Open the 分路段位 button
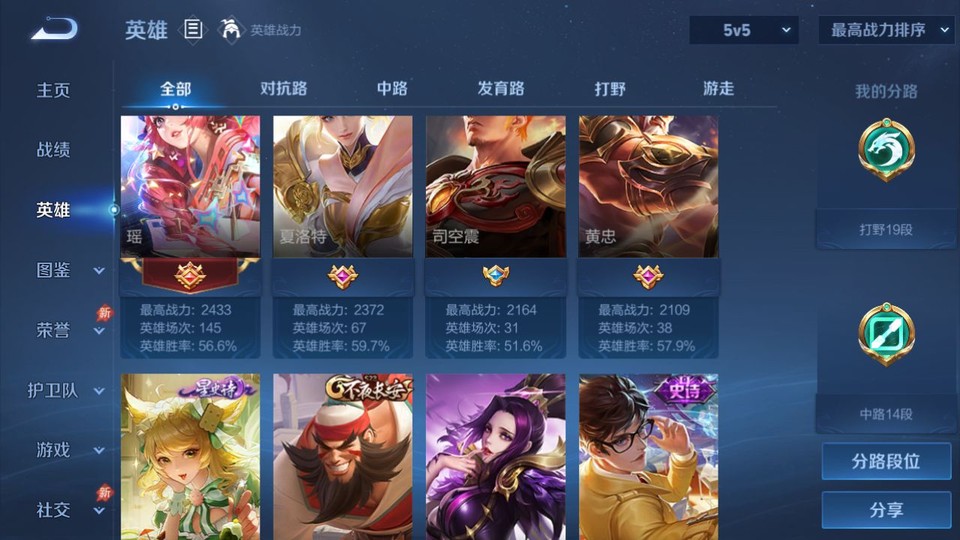Viewport: 960px width, 540px height. click(886, 462)
